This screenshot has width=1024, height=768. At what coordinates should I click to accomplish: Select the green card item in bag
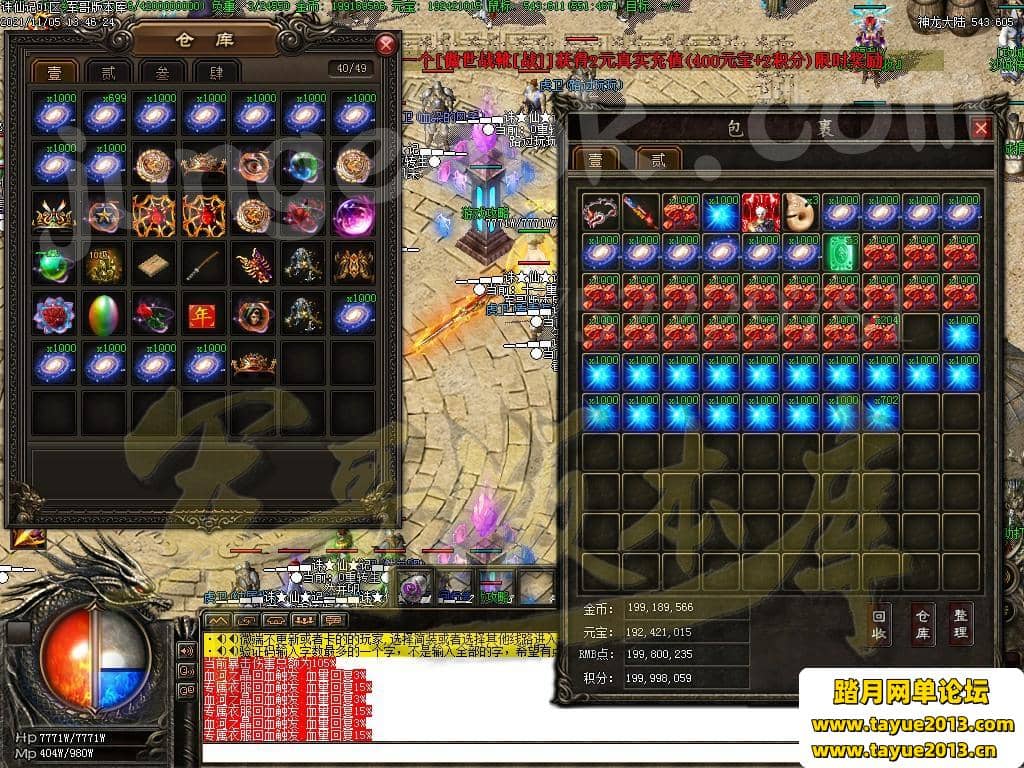(x=840, y=253)
